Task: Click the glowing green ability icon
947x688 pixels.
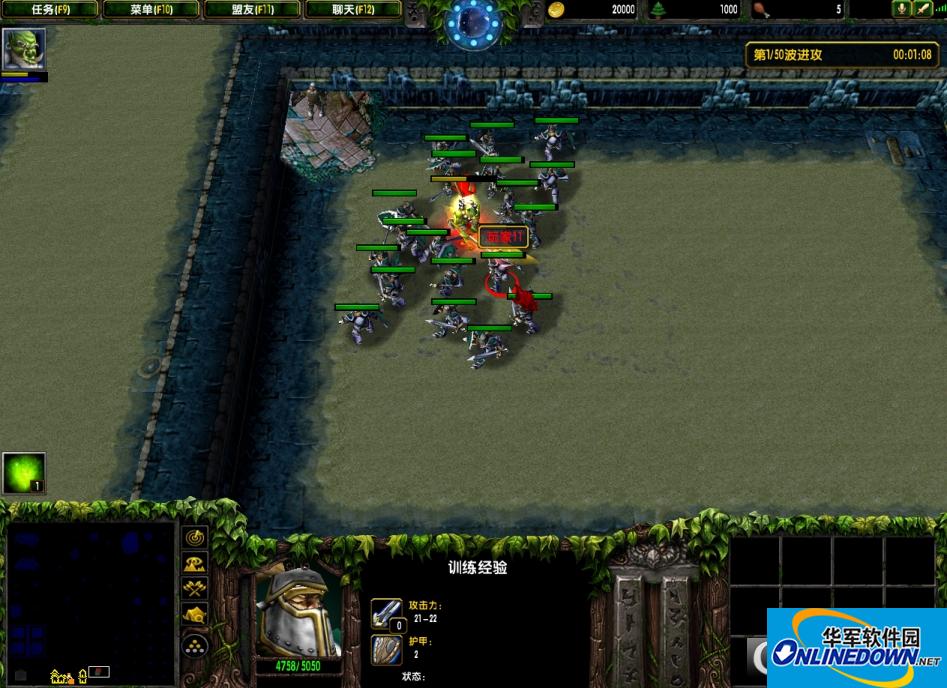Action: 23,473
